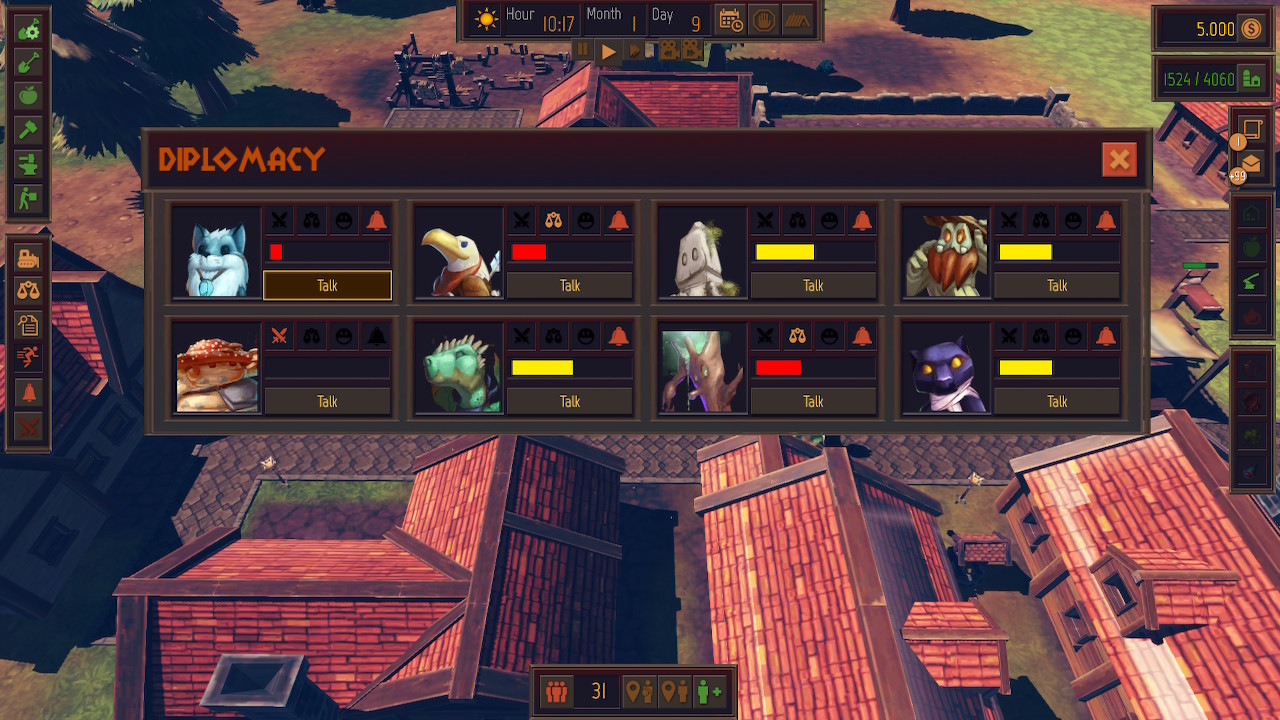Toggle the hand stop-sign icon in top bar
This screenshot has height=720, width=1280.
[763, 18]
